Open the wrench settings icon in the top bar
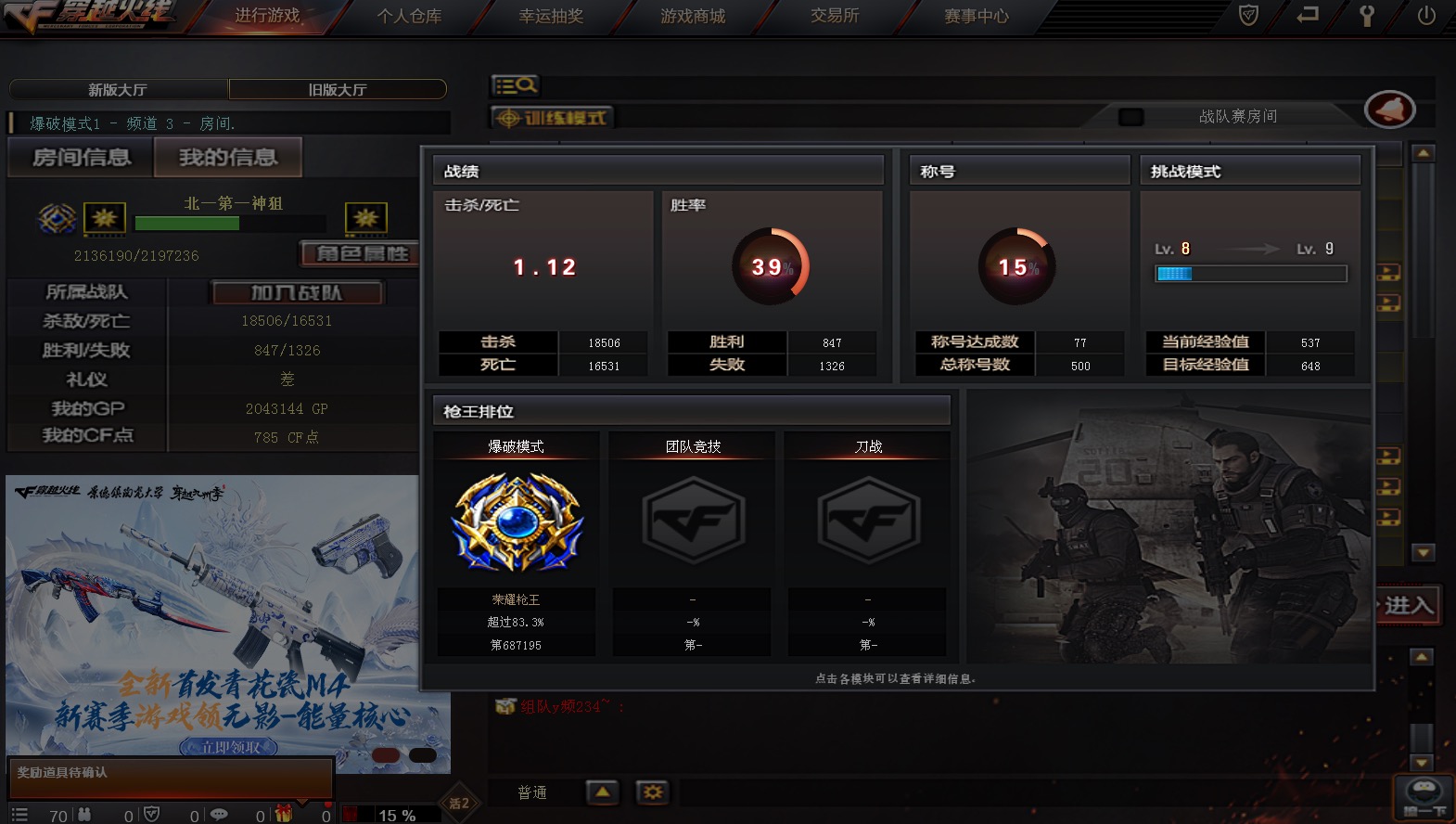This screenshot has height=824, width=1456. [1367, 16]
